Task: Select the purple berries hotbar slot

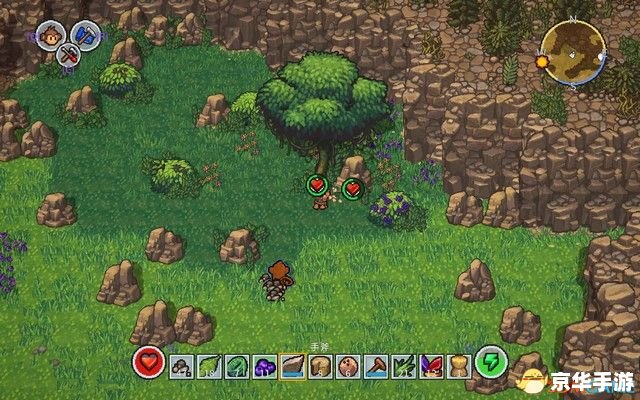Action: click(265, 366)
